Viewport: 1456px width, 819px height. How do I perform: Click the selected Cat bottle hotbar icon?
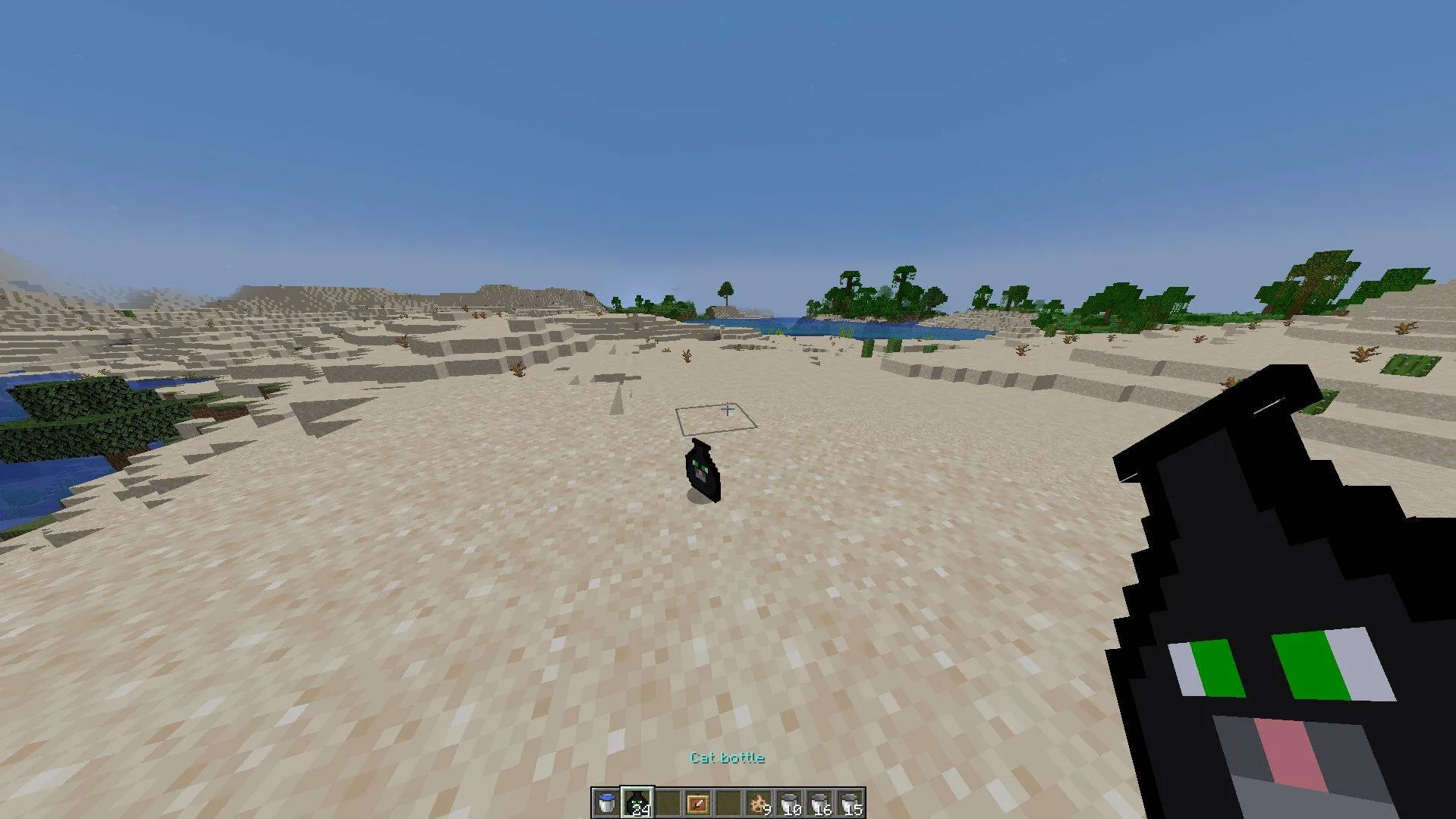637,802
